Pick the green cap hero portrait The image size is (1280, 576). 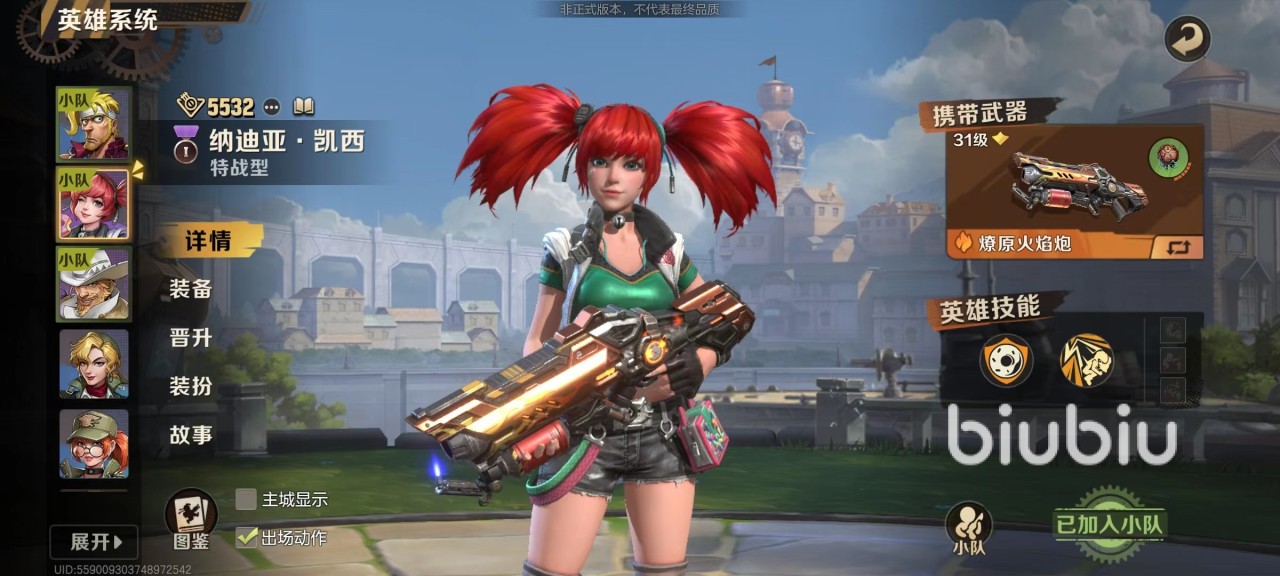[x=93, y=443]
